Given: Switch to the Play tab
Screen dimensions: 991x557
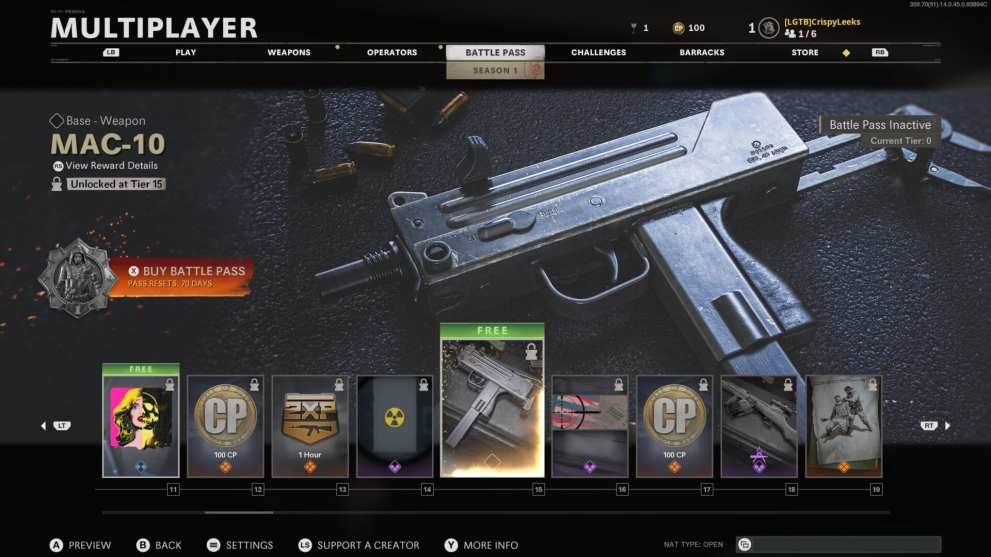Looking at the screenshot, I should coord(186,52).
